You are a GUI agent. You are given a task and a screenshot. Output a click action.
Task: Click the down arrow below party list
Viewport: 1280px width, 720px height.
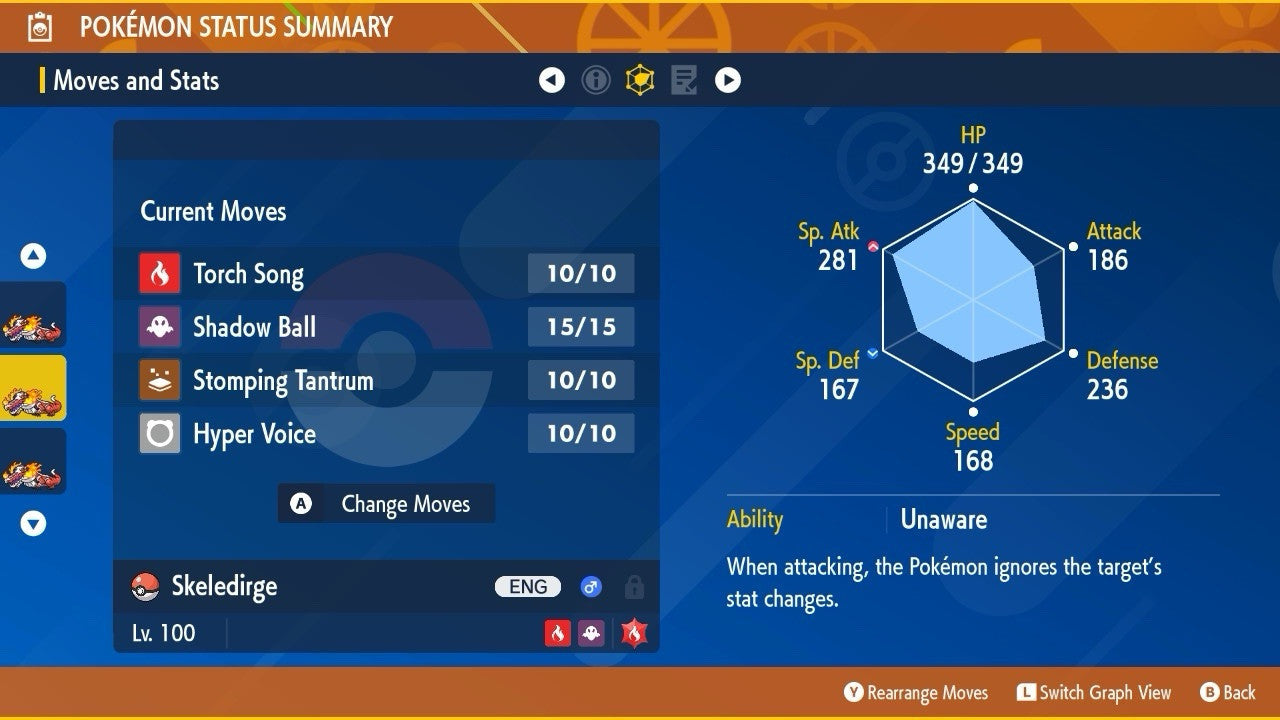33,523
